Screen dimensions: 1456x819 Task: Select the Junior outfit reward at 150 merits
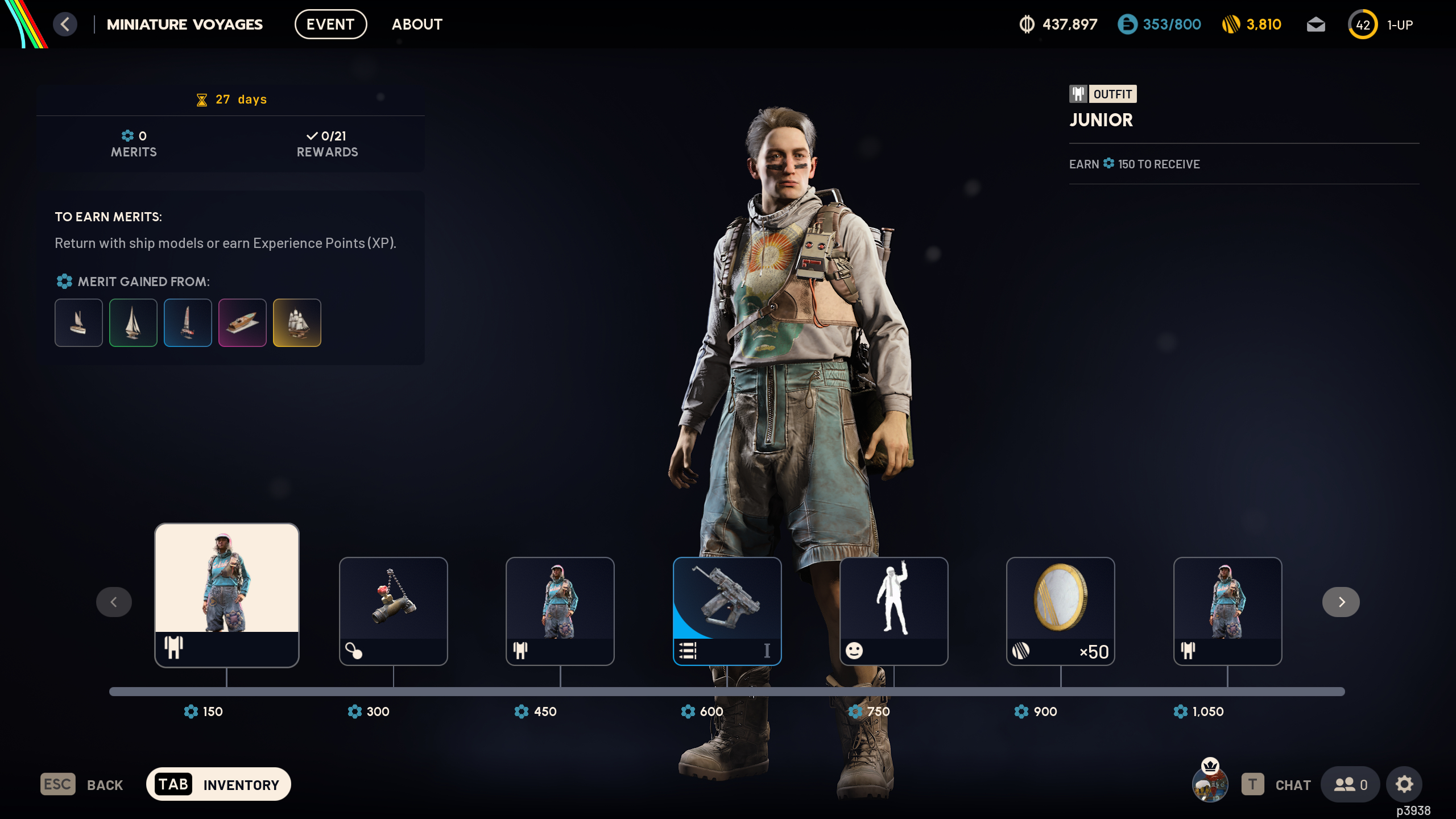click(x=226, y=595)
